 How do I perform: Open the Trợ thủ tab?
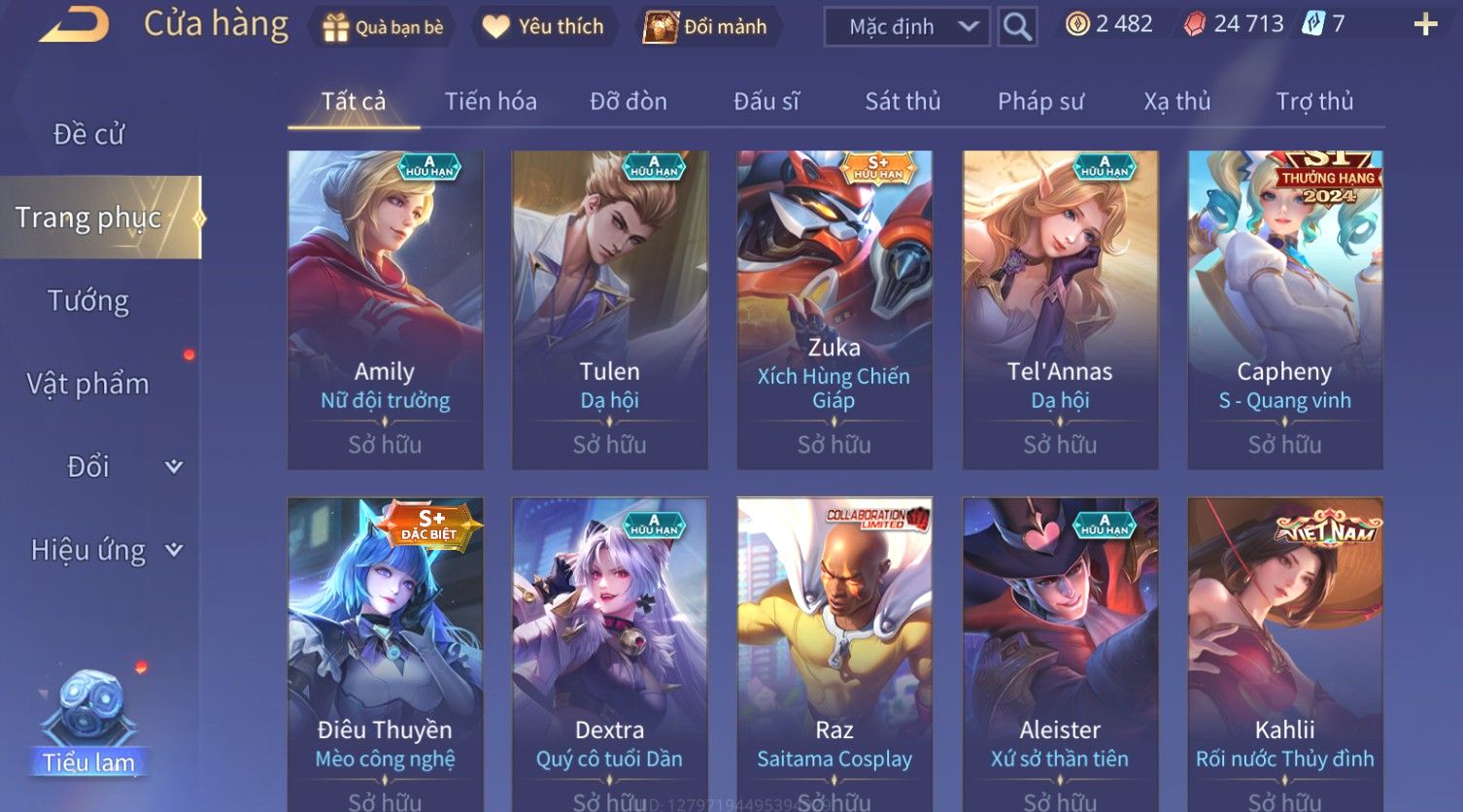click(1314, 101)
